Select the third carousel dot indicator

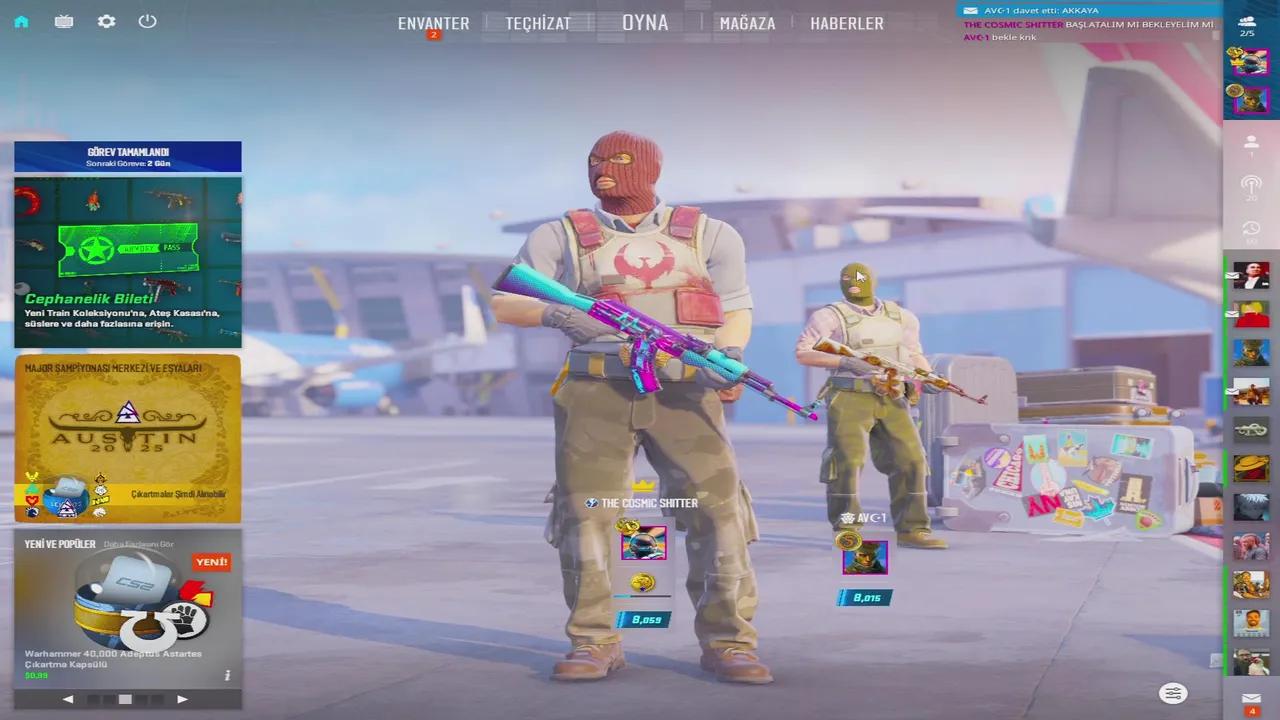pyautogui.click(x=125, y=700)
